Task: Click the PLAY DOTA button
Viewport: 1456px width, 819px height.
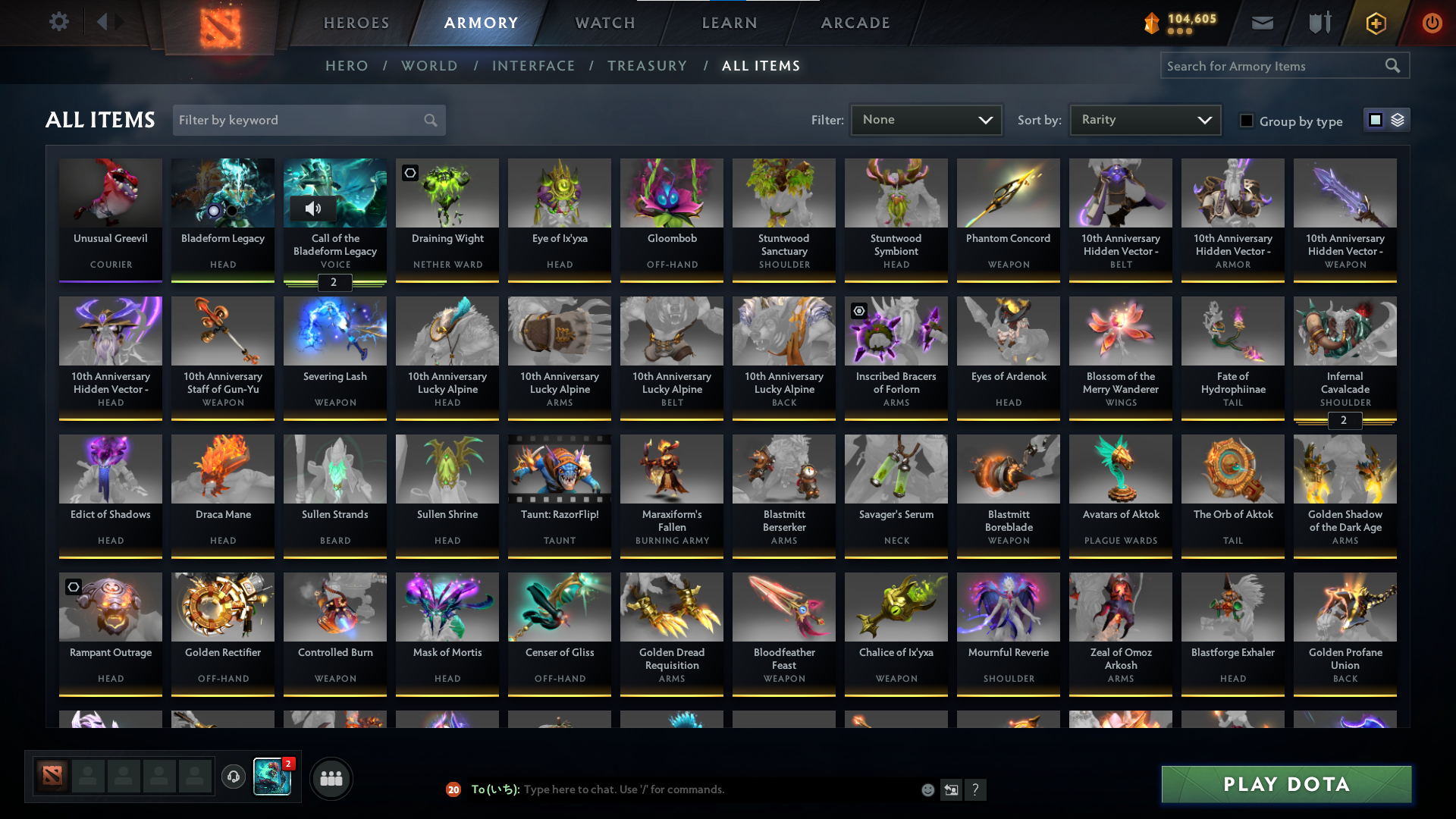Action: [1285, 785]
